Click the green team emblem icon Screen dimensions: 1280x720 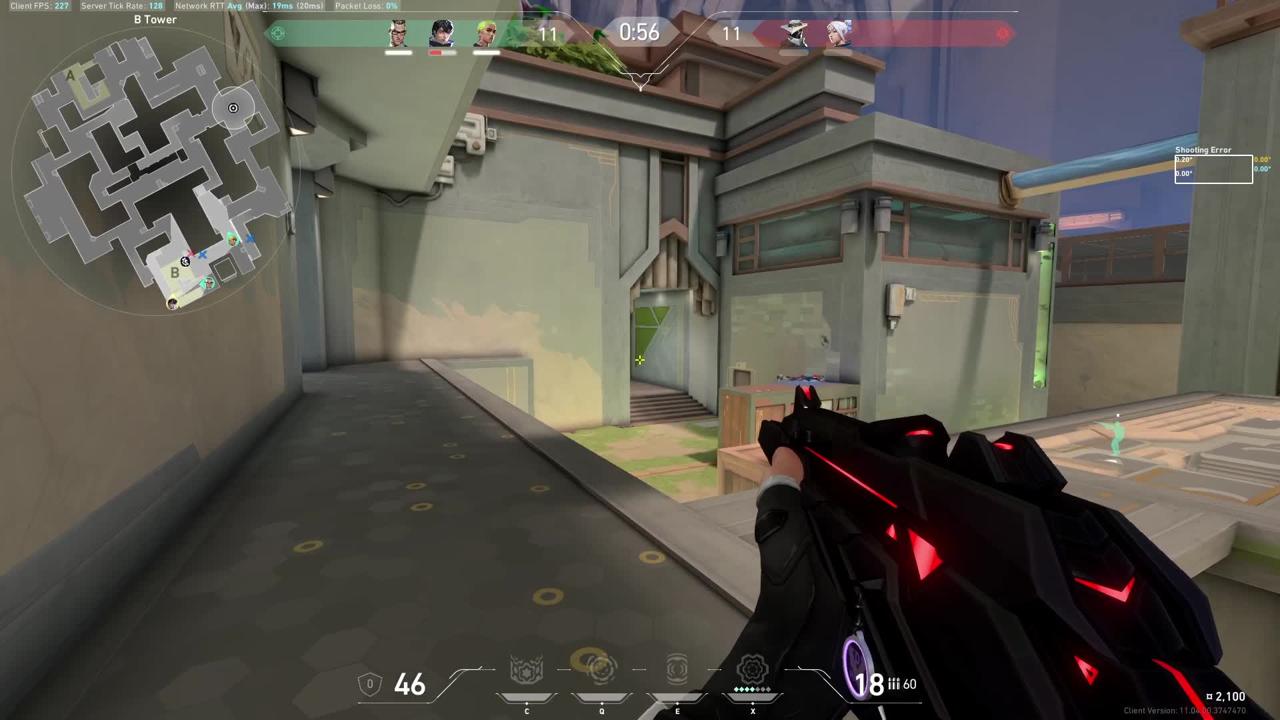coord(278,33)
